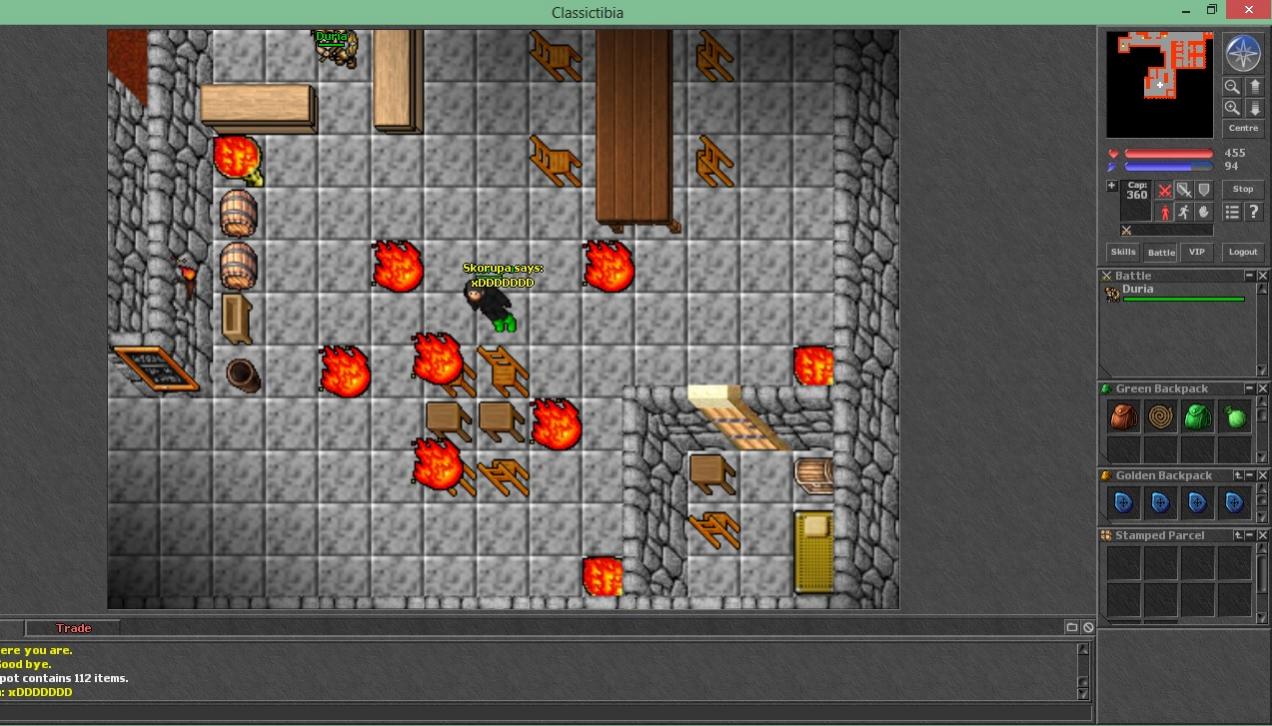Close the Battle panel

tap(1262, 276)
